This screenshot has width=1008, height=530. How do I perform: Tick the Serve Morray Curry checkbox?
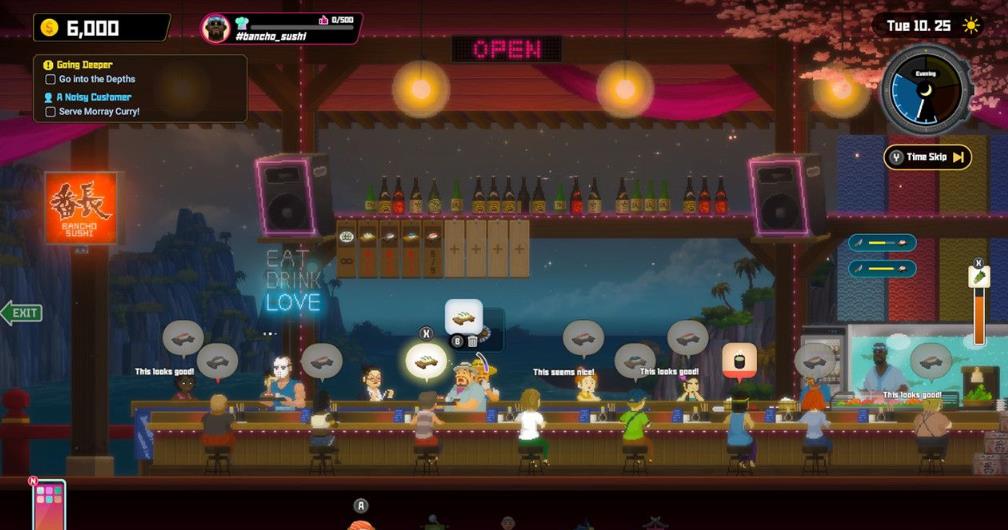(x=50, y=111)
